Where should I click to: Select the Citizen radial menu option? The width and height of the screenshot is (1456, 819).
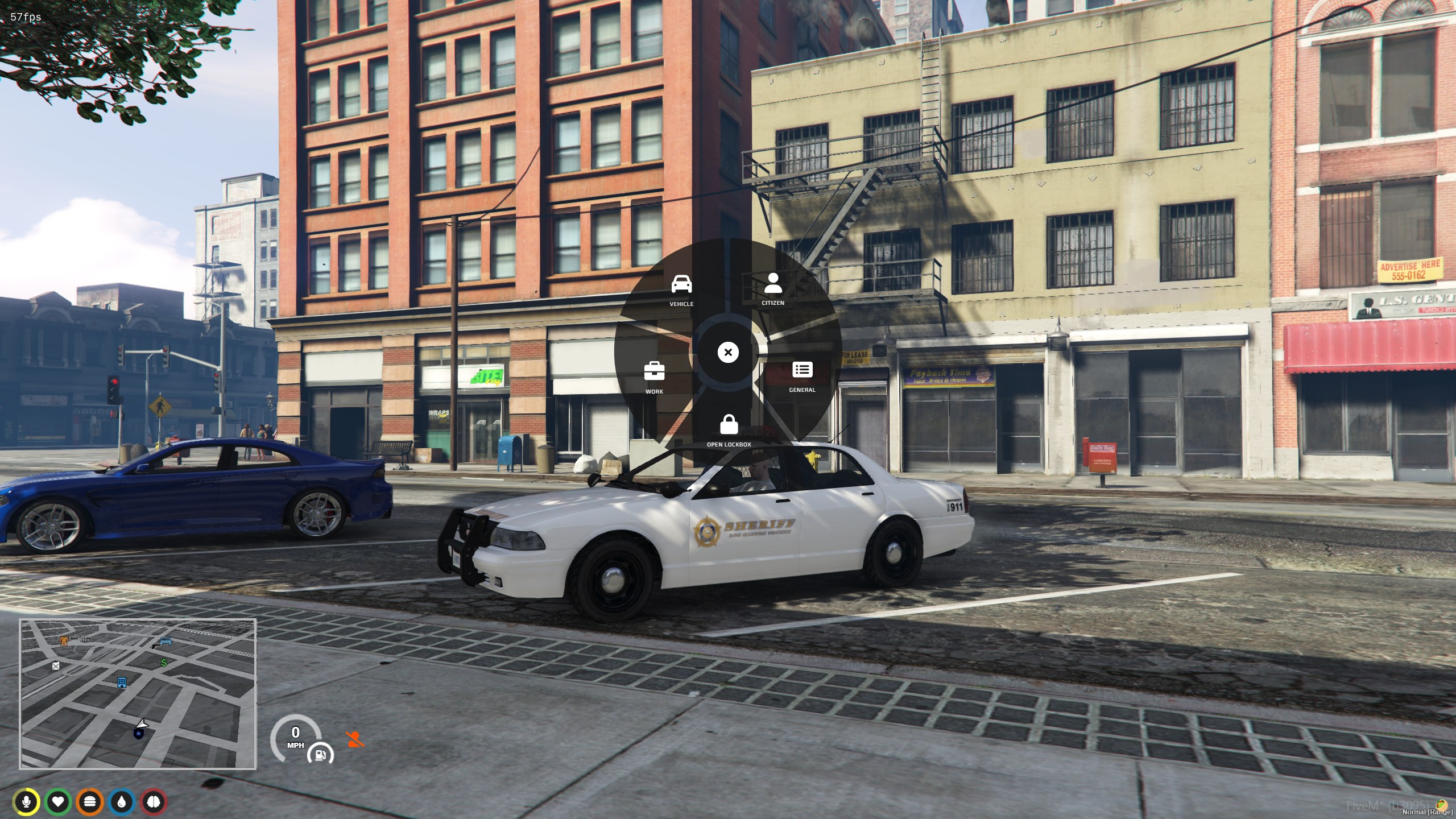click(773, 288)
